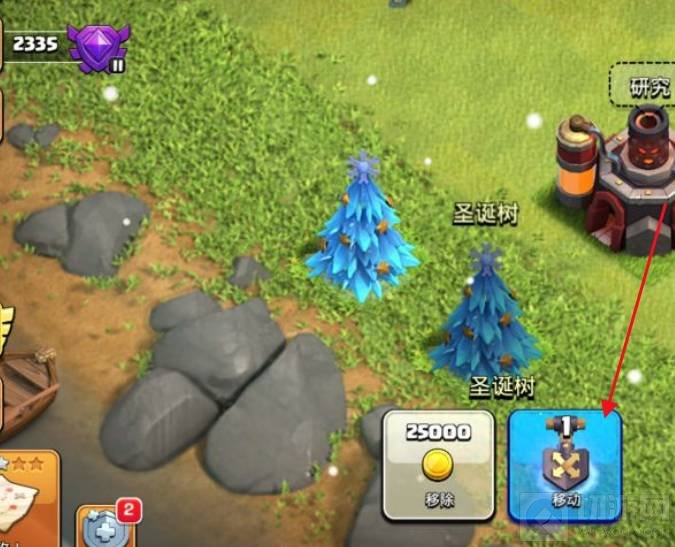Open the shield icon with red 2 badge
The image size is (675, 547).
click(104, 525)
